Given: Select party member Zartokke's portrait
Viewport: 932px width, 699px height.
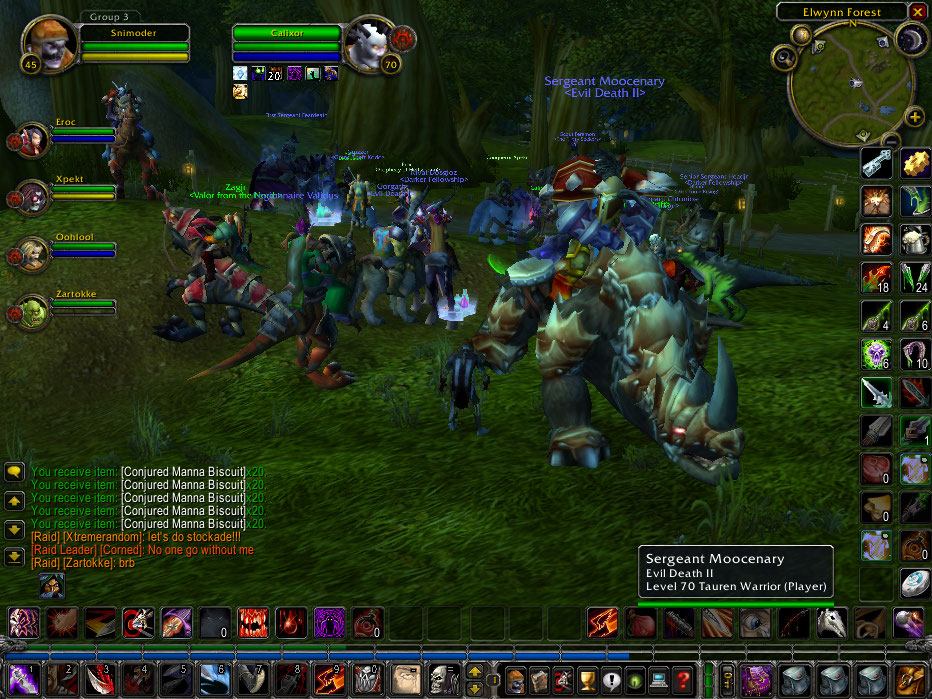Looking at the screenshot, I should 35,311.
